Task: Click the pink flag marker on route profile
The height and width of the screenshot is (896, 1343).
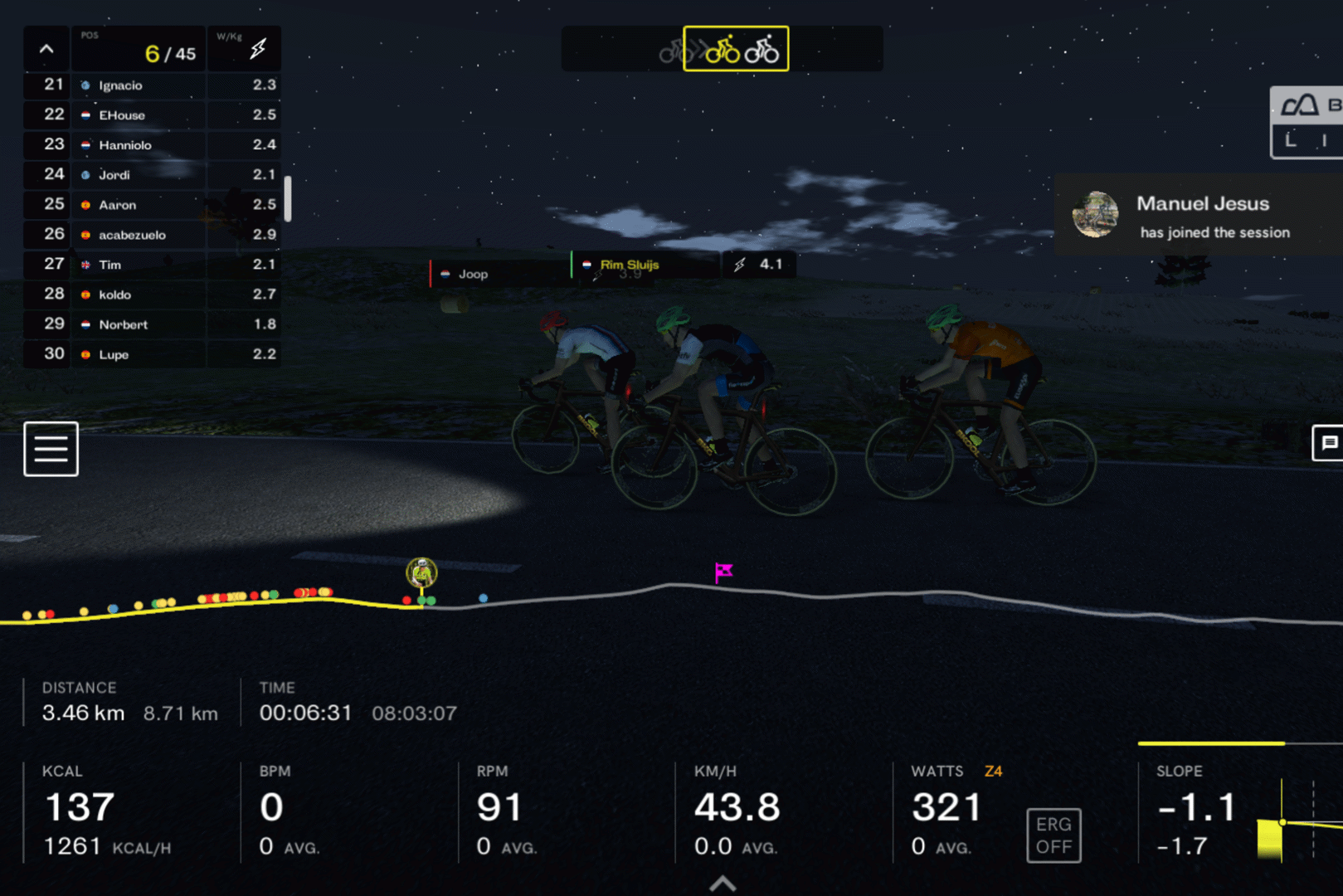Action: pyautogui.click(x=723, y=572)
